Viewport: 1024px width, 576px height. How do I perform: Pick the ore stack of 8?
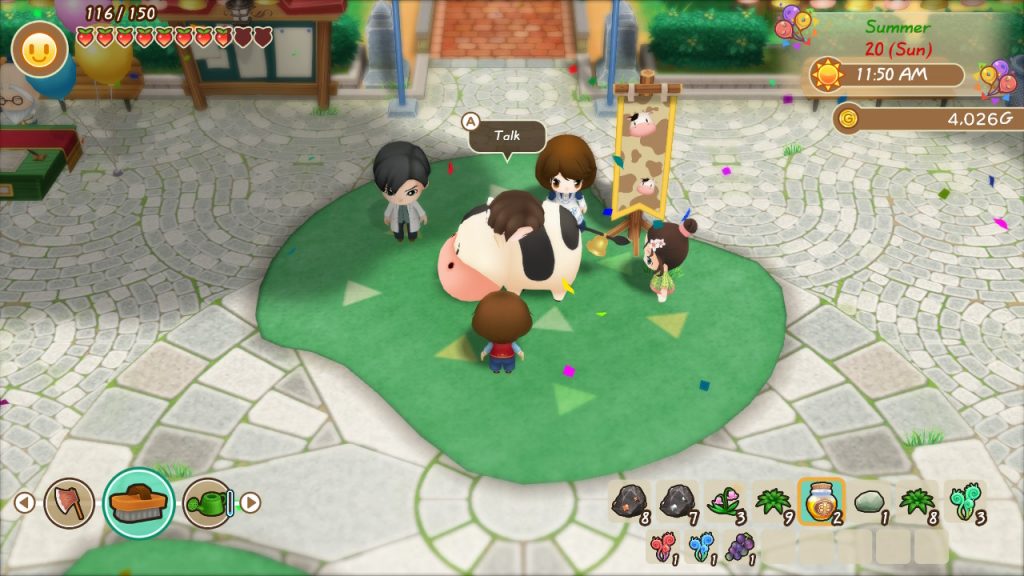(630, 502)
